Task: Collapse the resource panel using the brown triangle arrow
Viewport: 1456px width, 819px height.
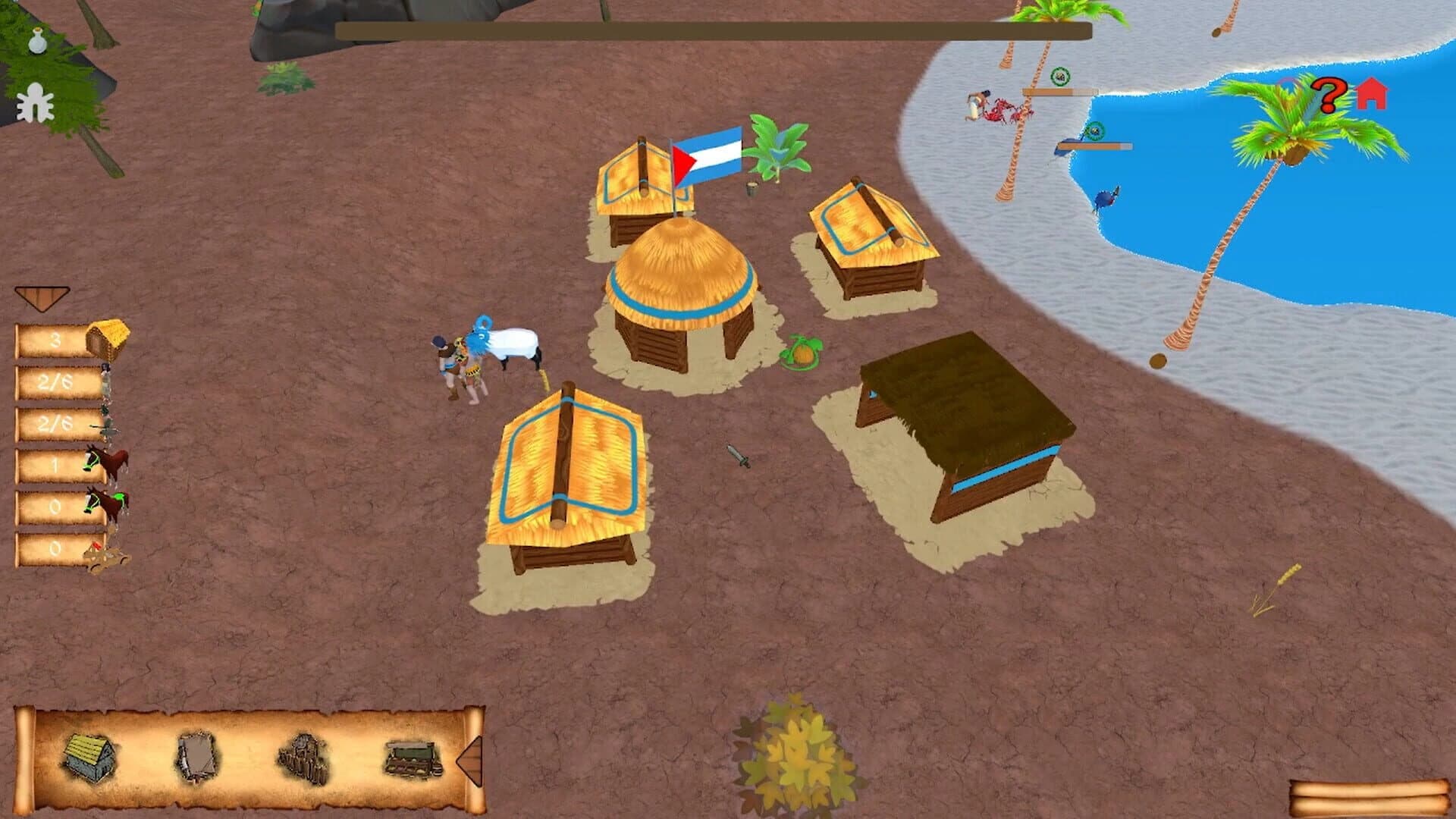Action: pyautogui.click(x=43, y=296)
